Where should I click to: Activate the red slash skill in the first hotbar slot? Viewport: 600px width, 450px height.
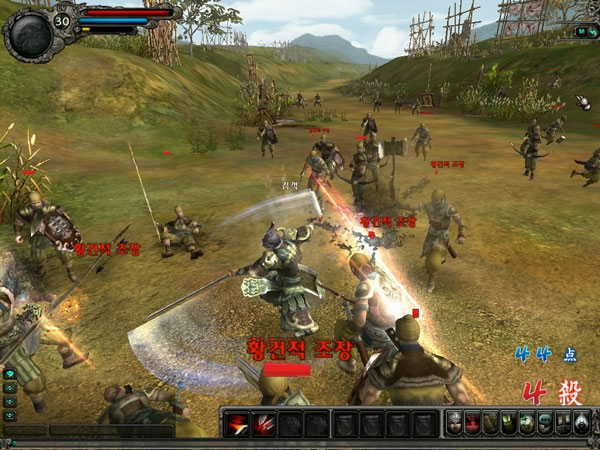236,423
